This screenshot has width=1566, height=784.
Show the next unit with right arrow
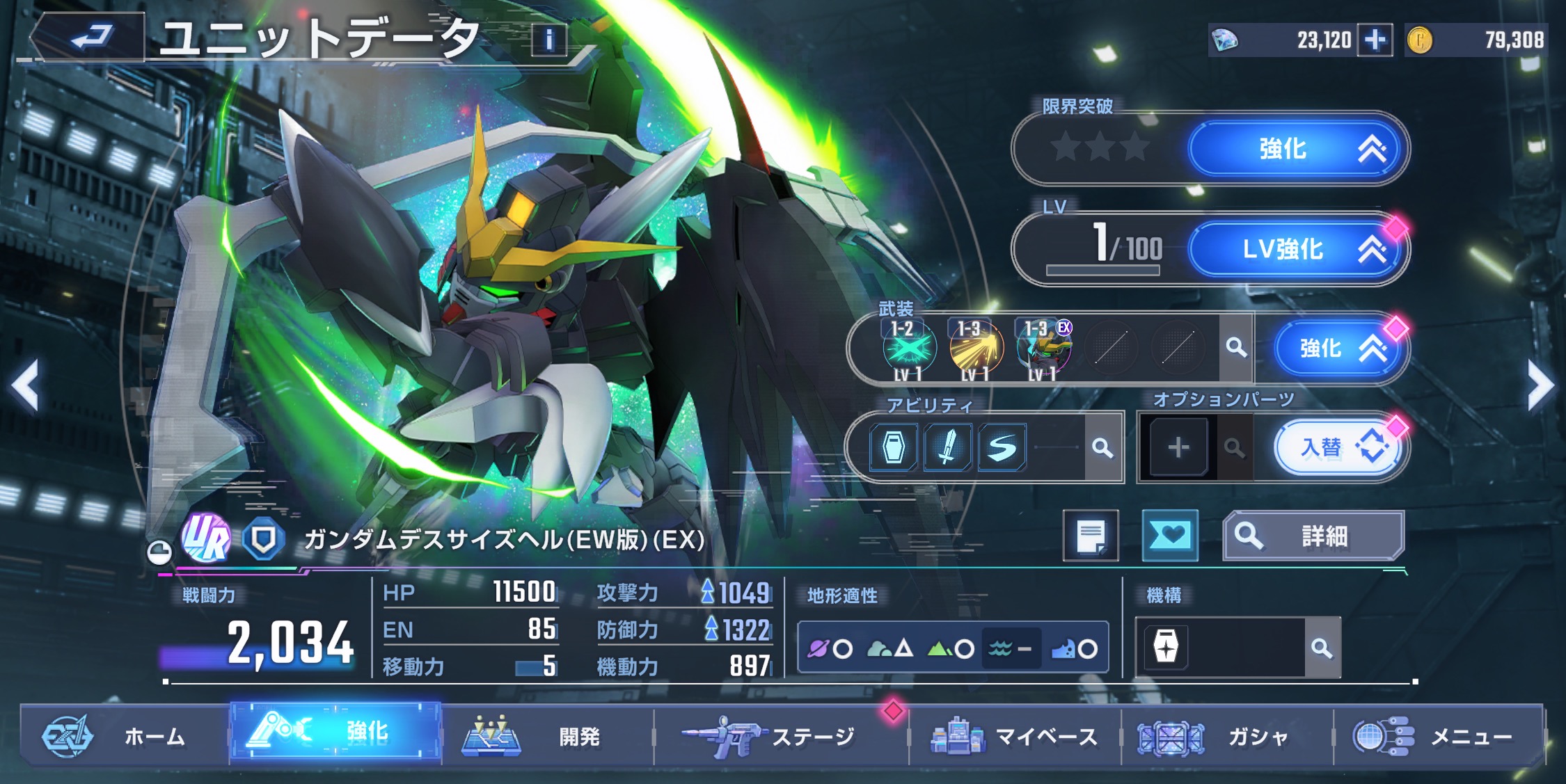pos(1540,385)
